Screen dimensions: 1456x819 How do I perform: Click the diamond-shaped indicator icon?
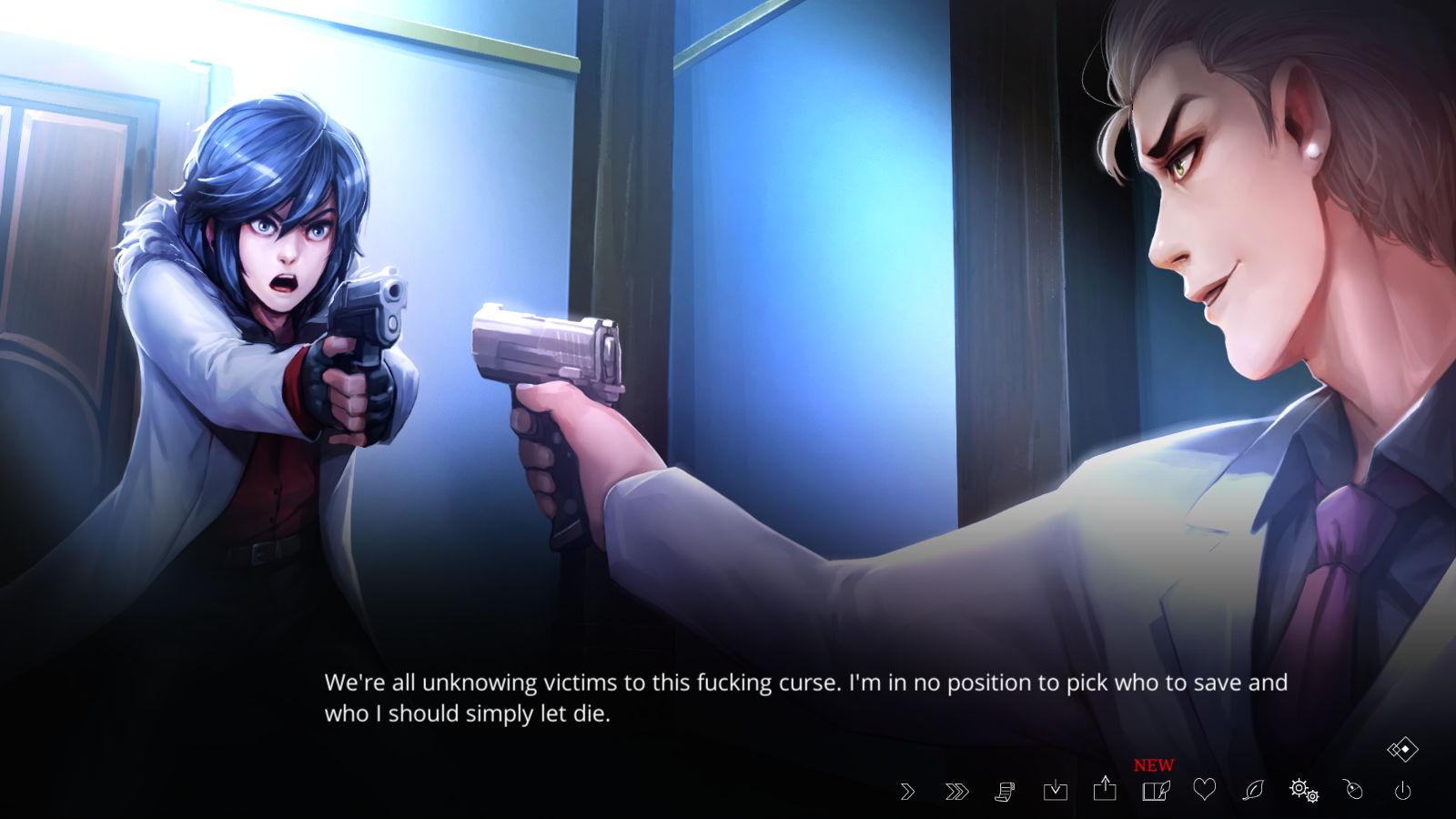point(1402,750)
